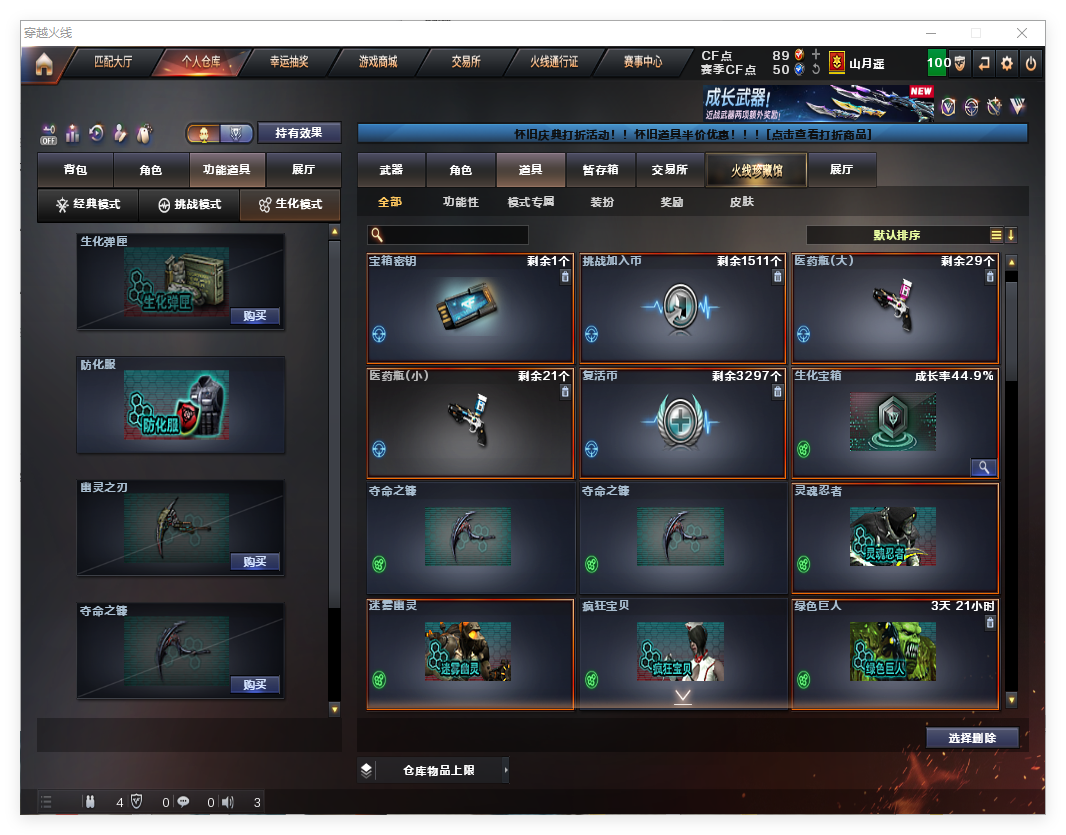Open the 幸运抽奖 lucky draw page
Screen dimensions: 1066x835
click(x=289, y=62)
